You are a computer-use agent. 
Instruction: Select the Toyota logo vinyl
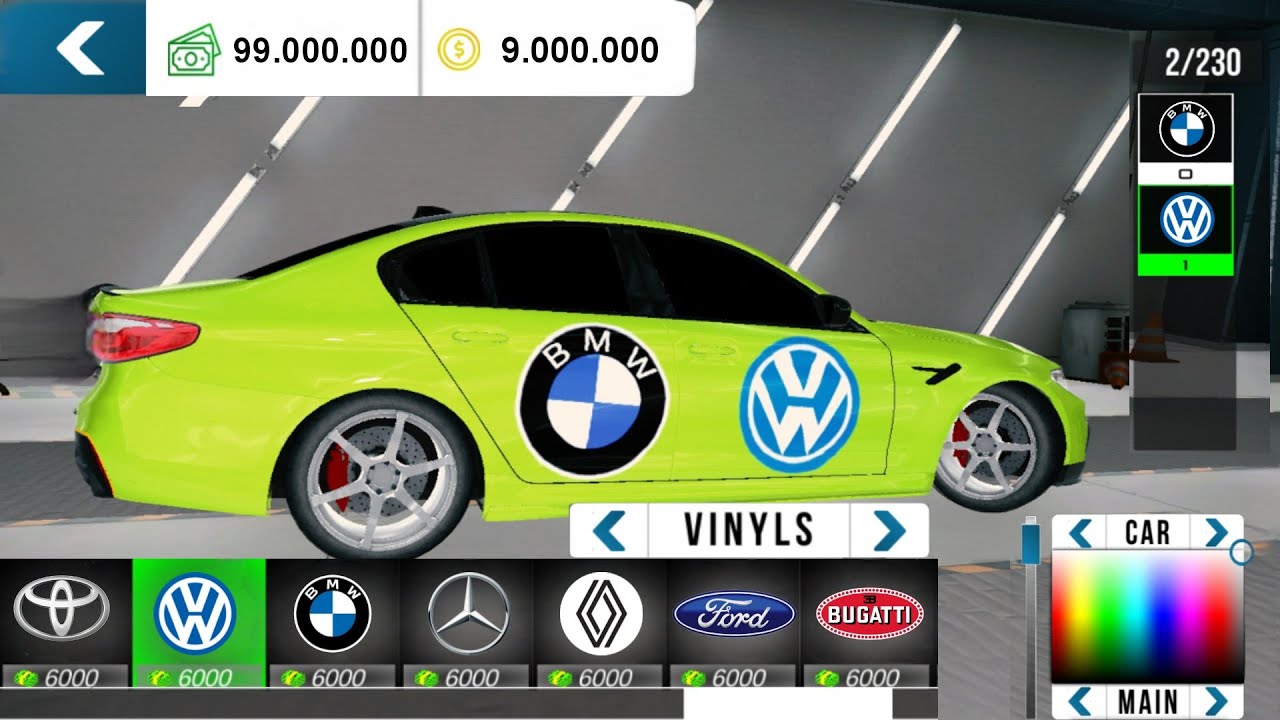pos(66,612)
